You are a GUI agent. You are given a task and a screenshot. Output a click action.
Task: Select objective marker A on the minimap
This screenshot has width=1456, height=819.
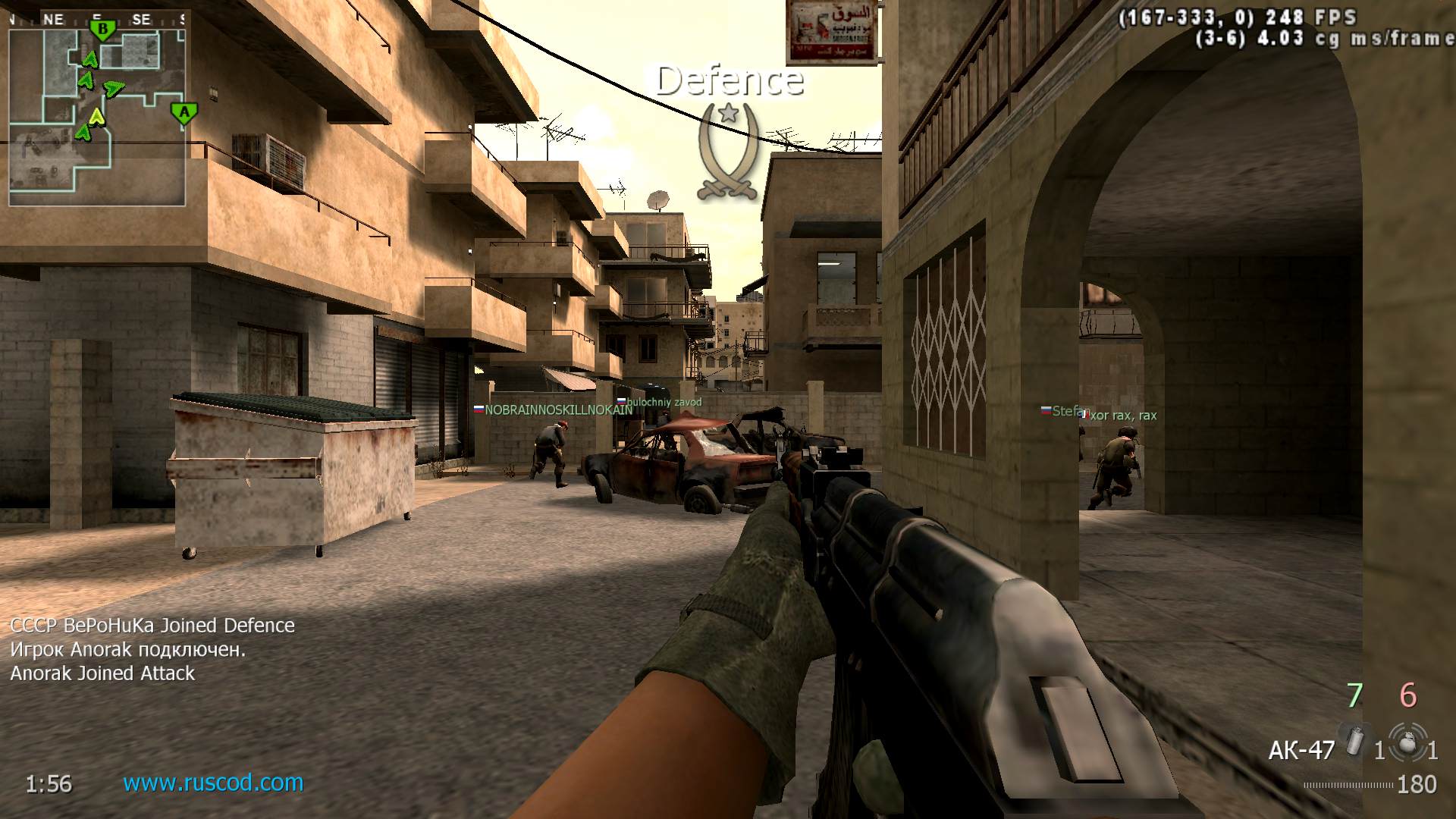[184, 114]
